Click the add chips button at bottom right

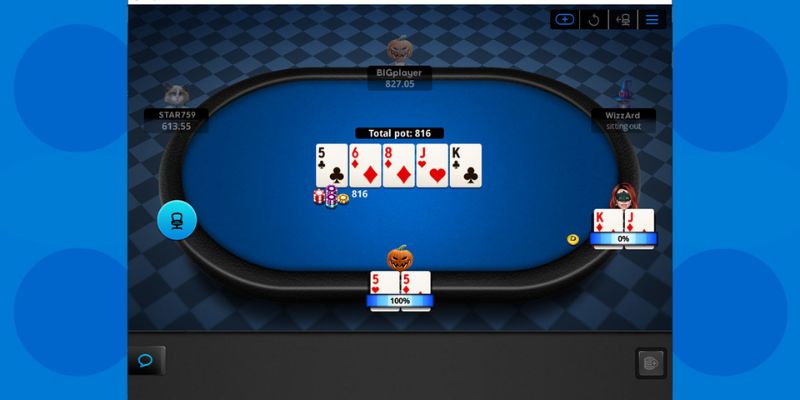[651, 363]
